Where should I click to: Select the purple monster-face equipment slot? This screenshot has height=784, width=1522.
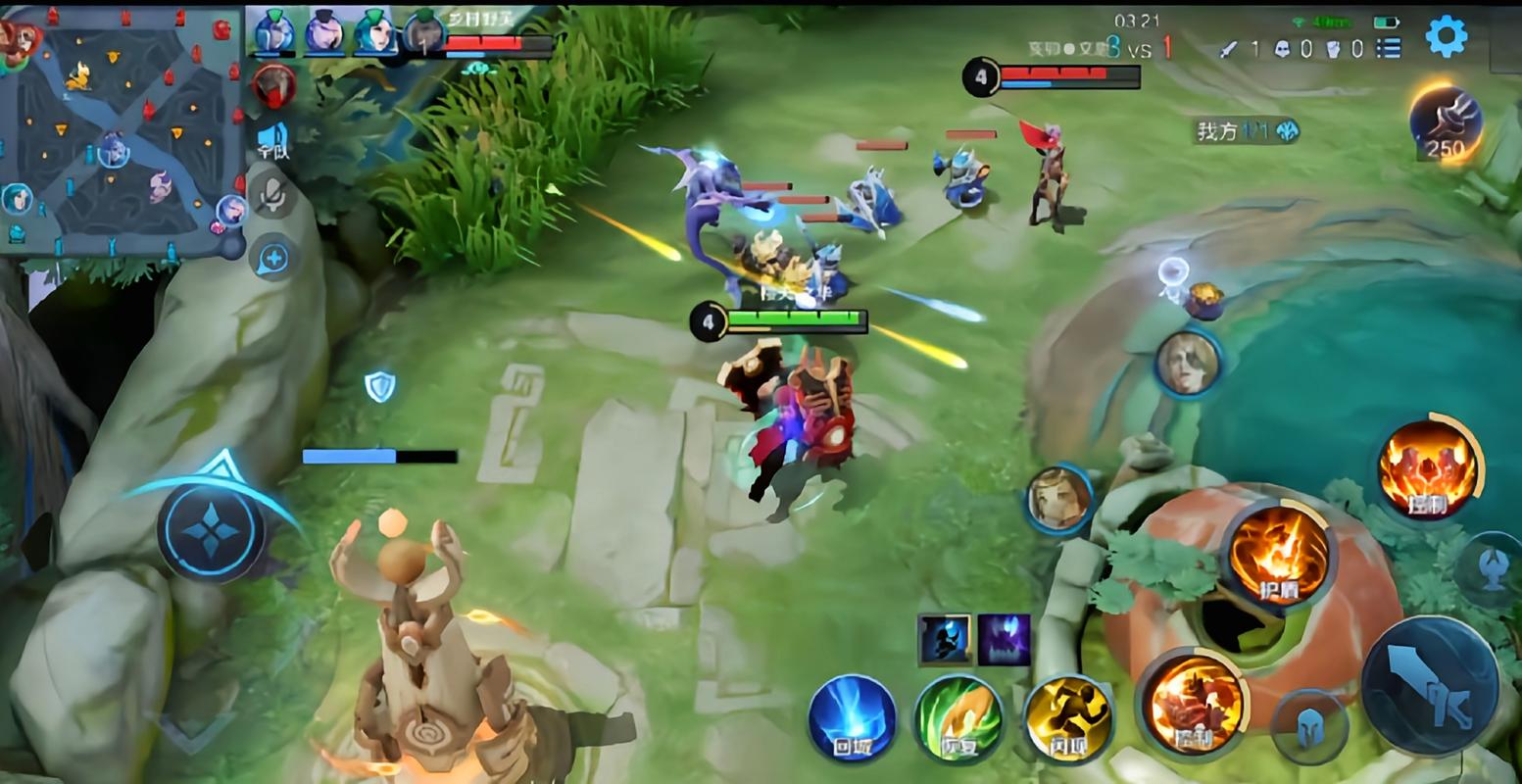pos(1004,640)
